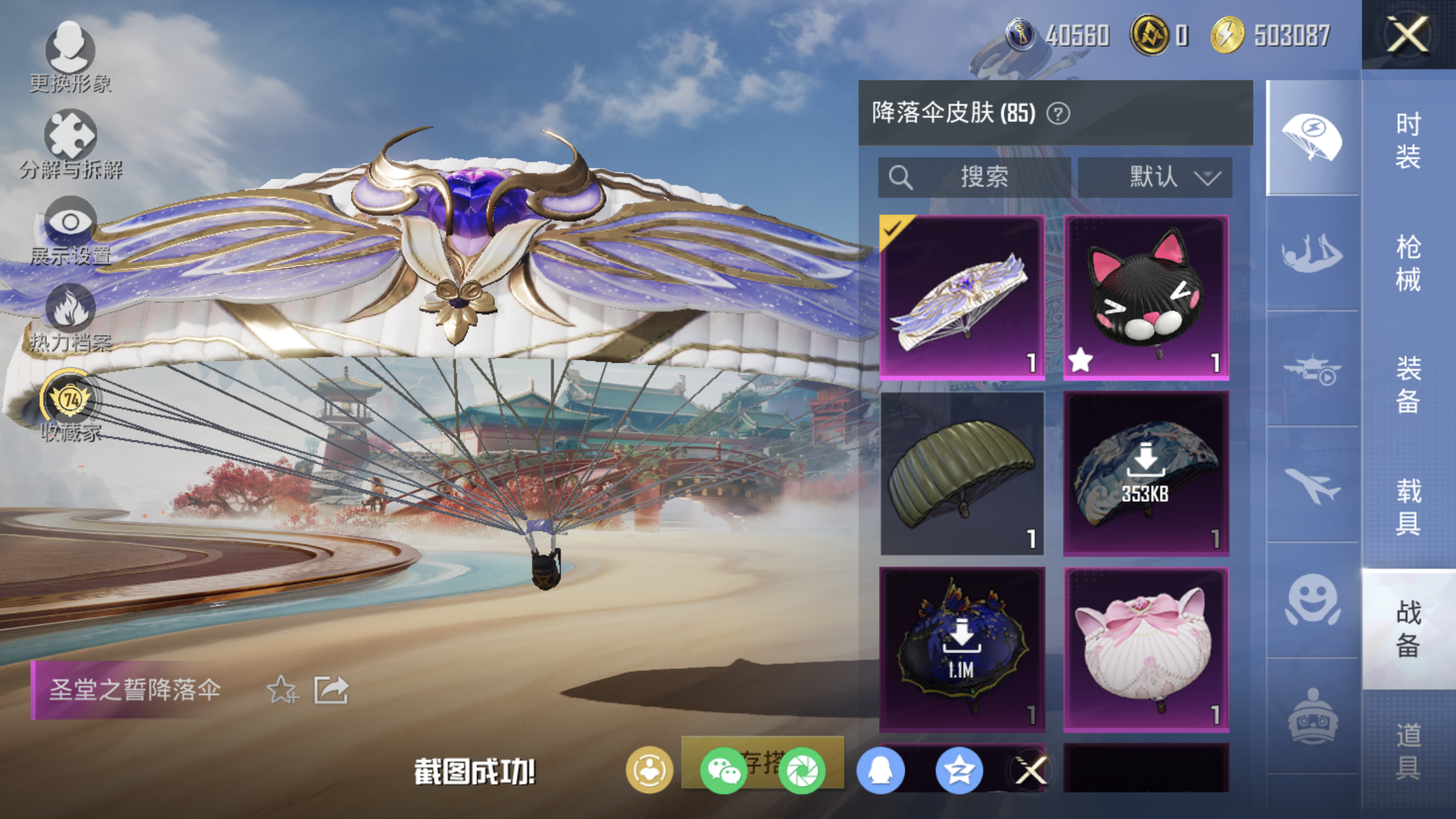The width and height of the screenshot is (1456, 819).
Task: Close the inventory screen
Action: click(x=1408, y=34)
